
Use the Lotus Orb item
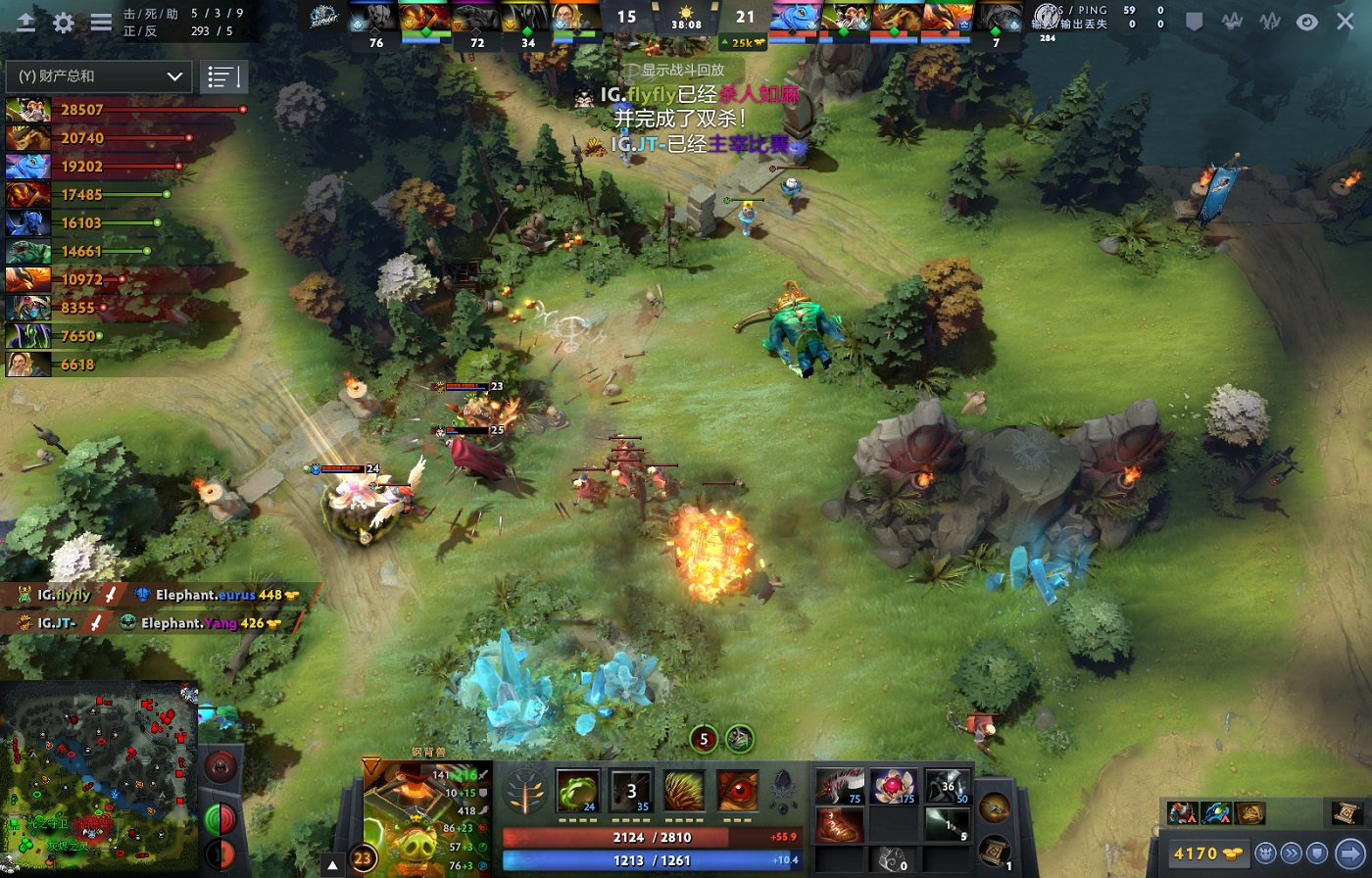894,786
